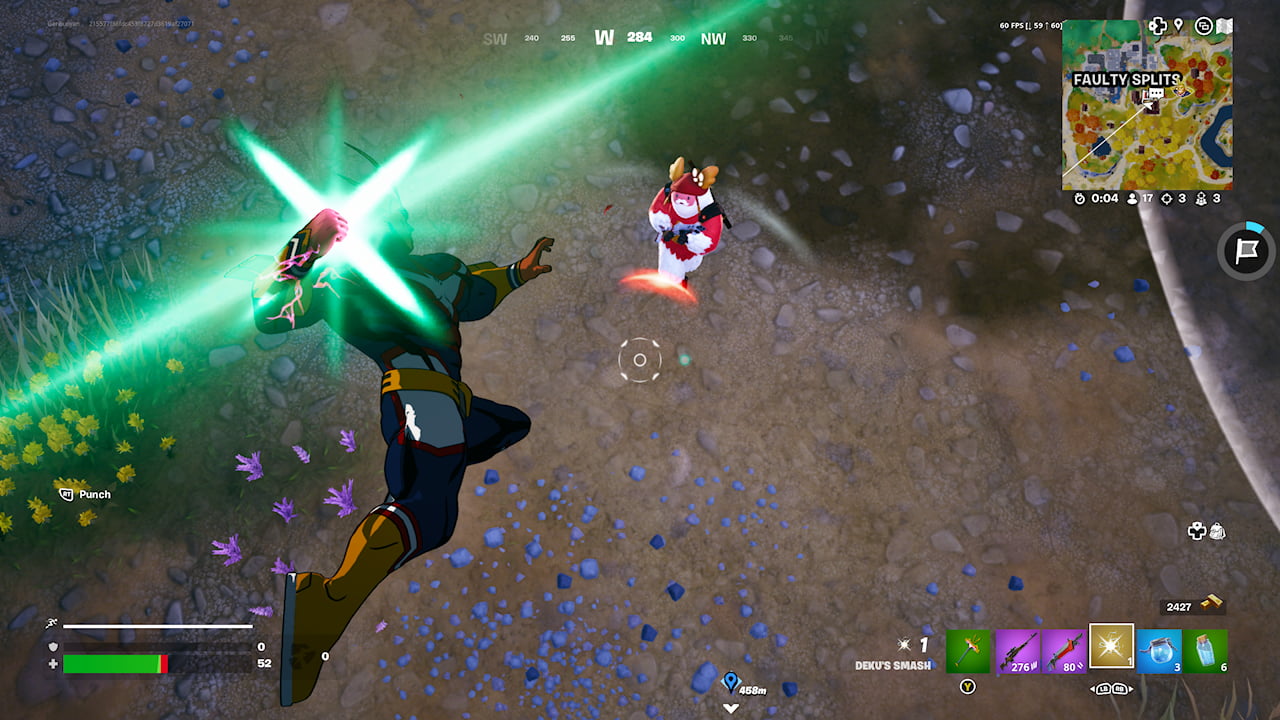Open the full map icon above minimap
Image resolution: width=1280 pixels, height=720 pixels.
click(x=1224, y=25)
